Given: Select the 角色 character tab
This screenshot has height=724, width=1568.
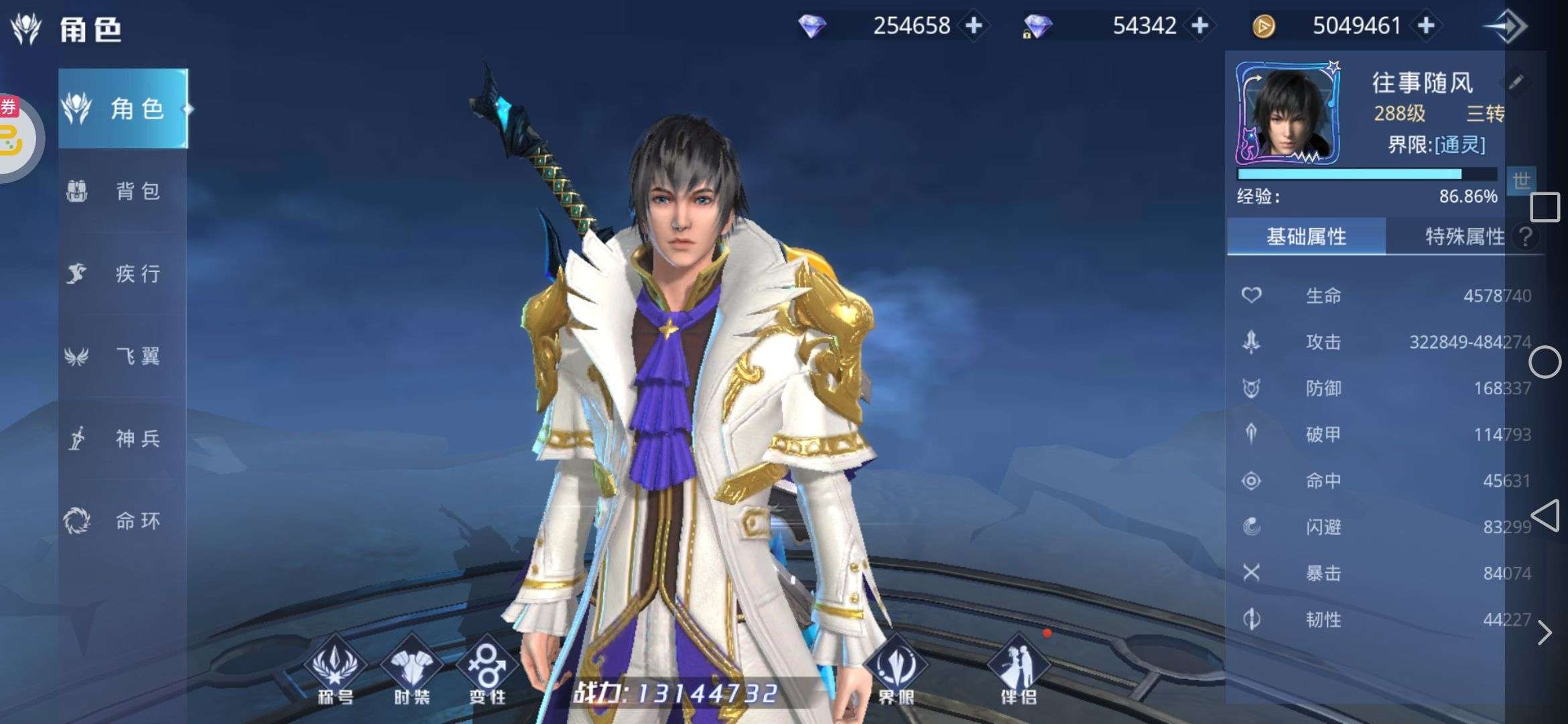Looking at the screenshot, I should coord(123,109).
